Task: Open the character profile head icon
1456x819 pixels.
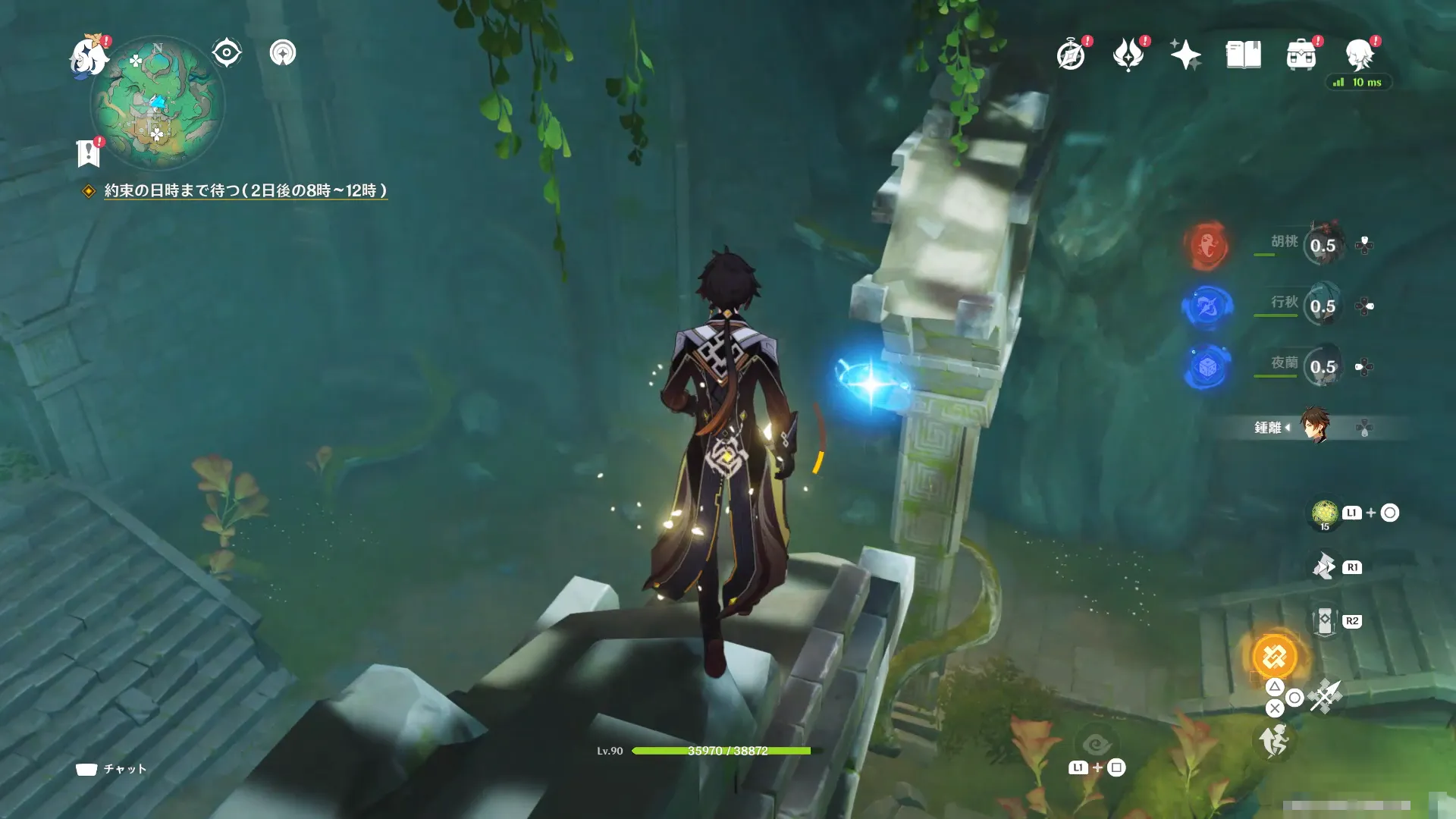Action: click(x=1359, y=55)
